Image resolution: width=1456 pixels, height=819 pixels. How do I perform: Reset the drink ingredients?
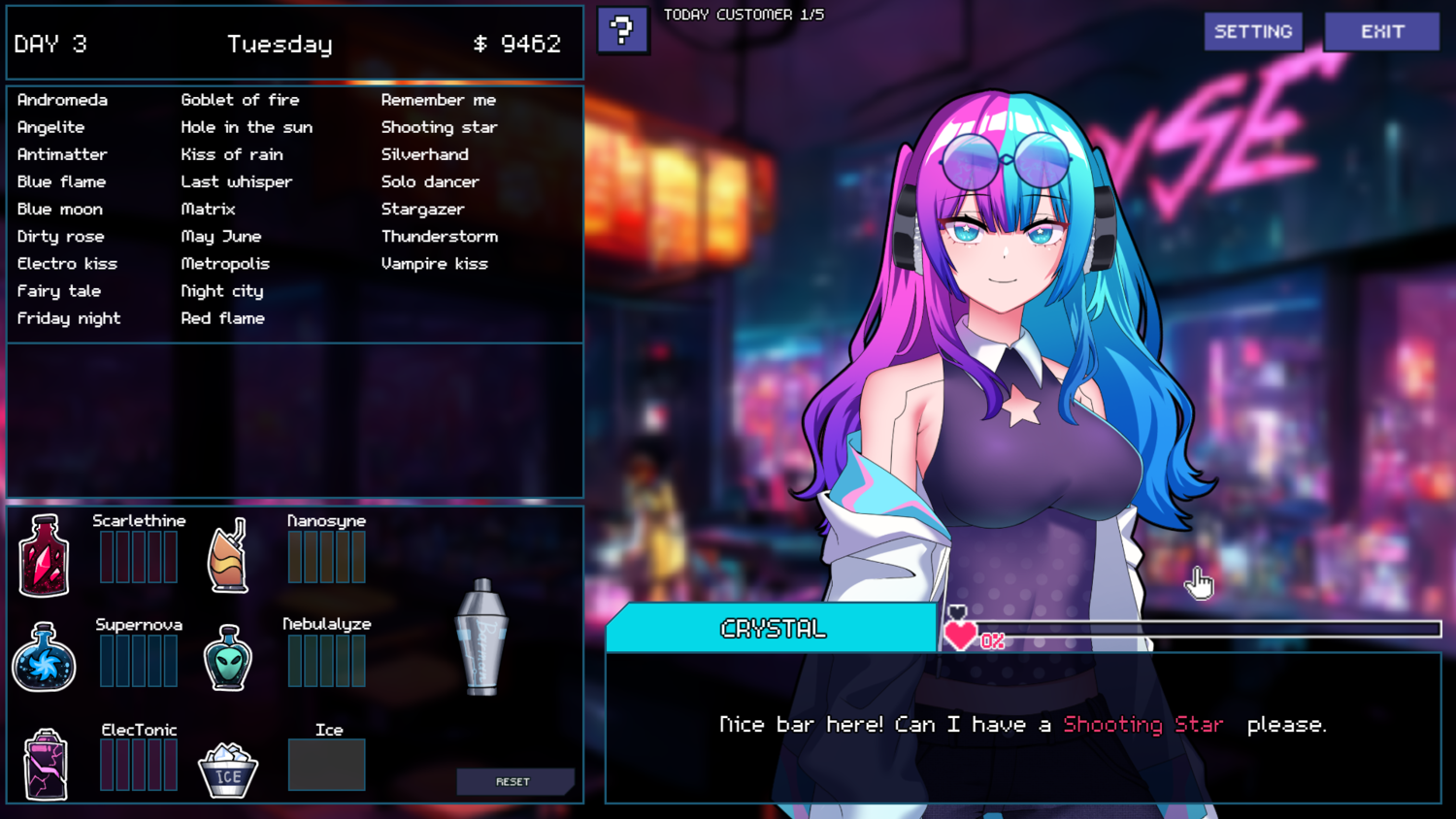[x=513, y=781]
